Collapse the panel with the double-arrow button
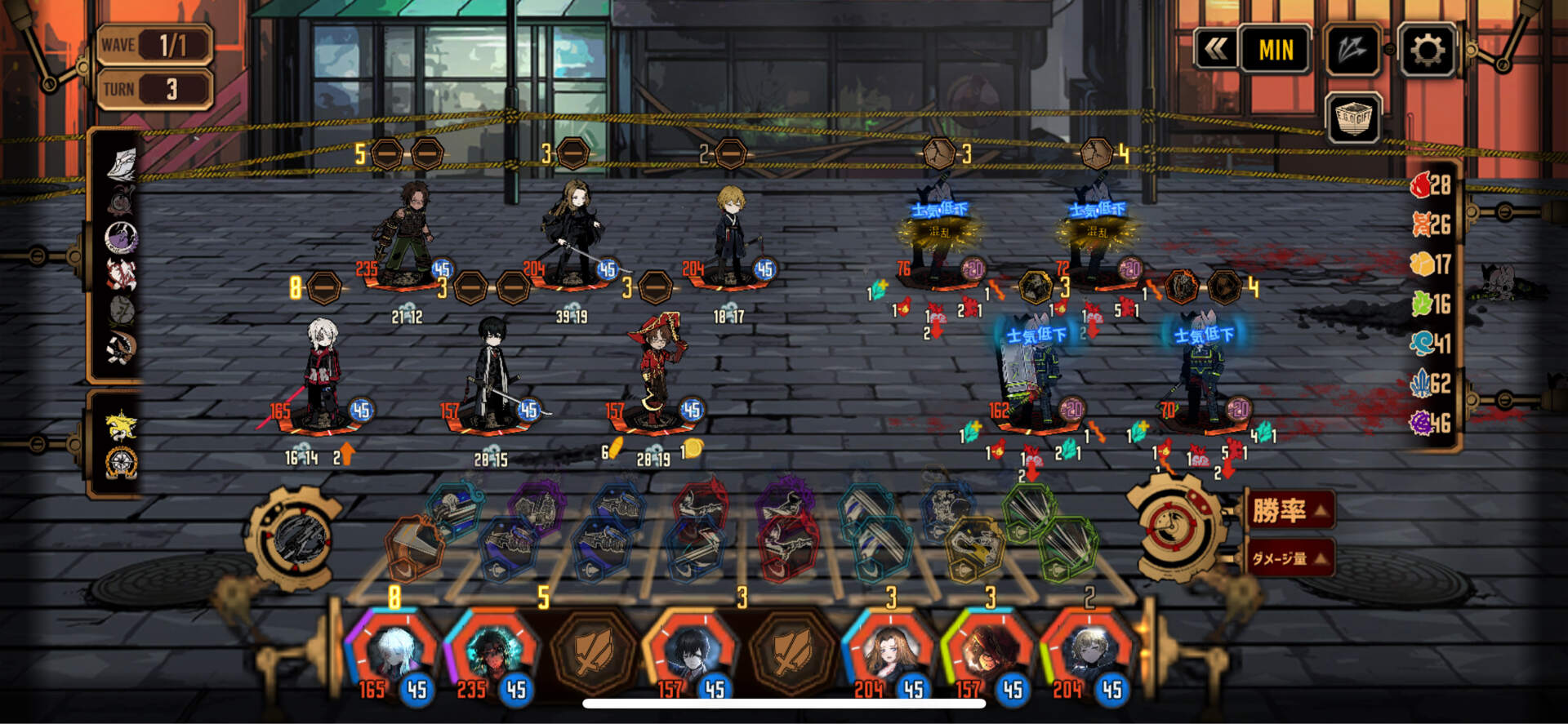This screenshot has height=724, width=1568. pyautogui.click(x=1215, y=51)
